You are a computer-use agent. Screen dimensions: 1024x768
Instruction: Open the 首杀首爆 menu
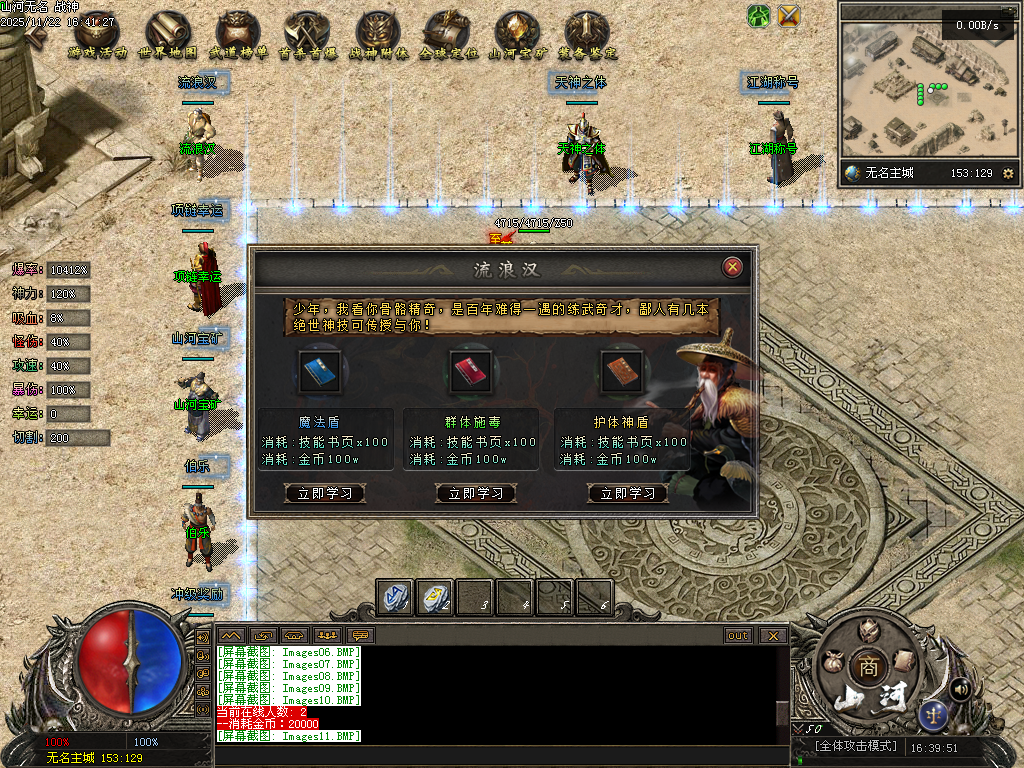pos(308,35)
